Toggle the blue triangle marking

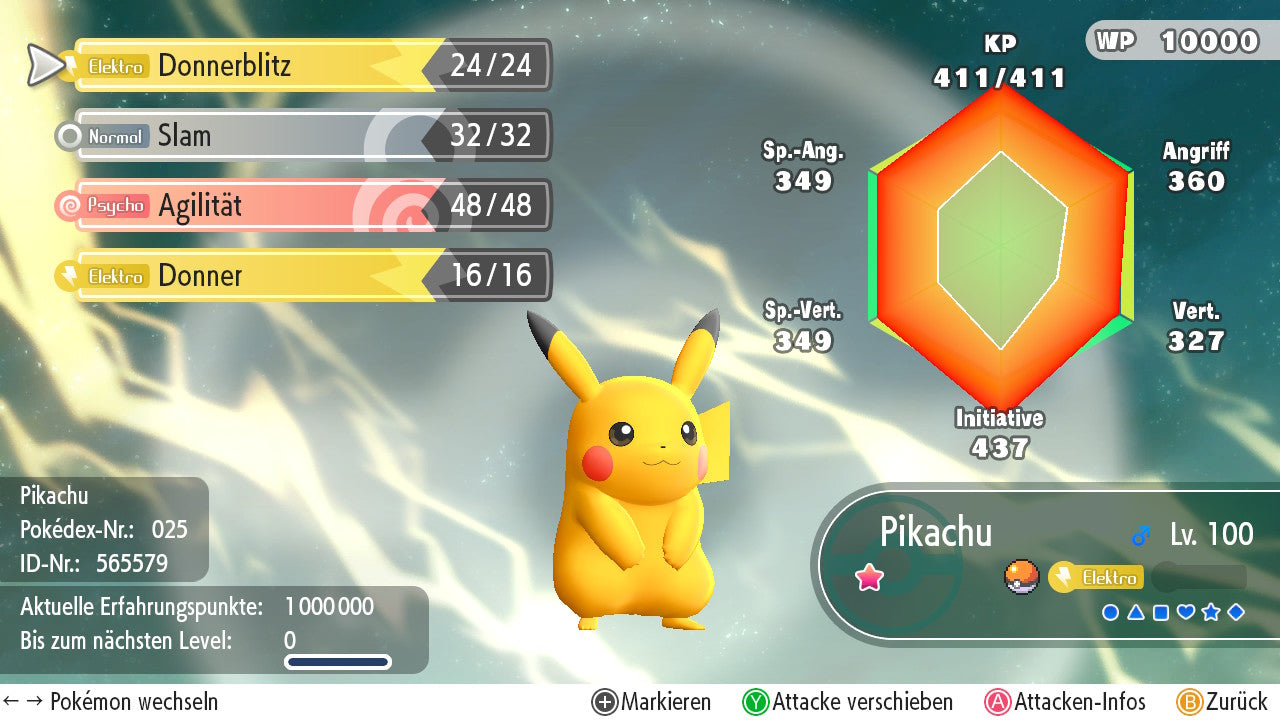1136,612
